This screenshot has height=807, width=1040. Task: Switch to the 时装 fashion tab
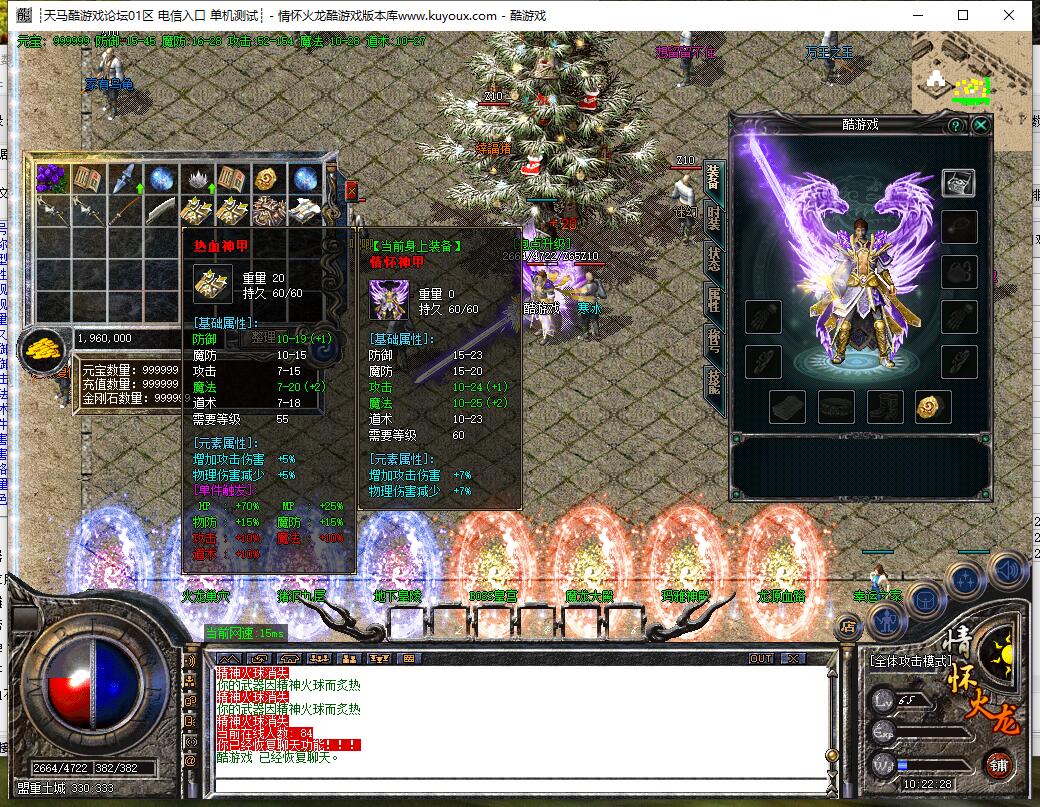pyautogui.click(x=714, y=215)
